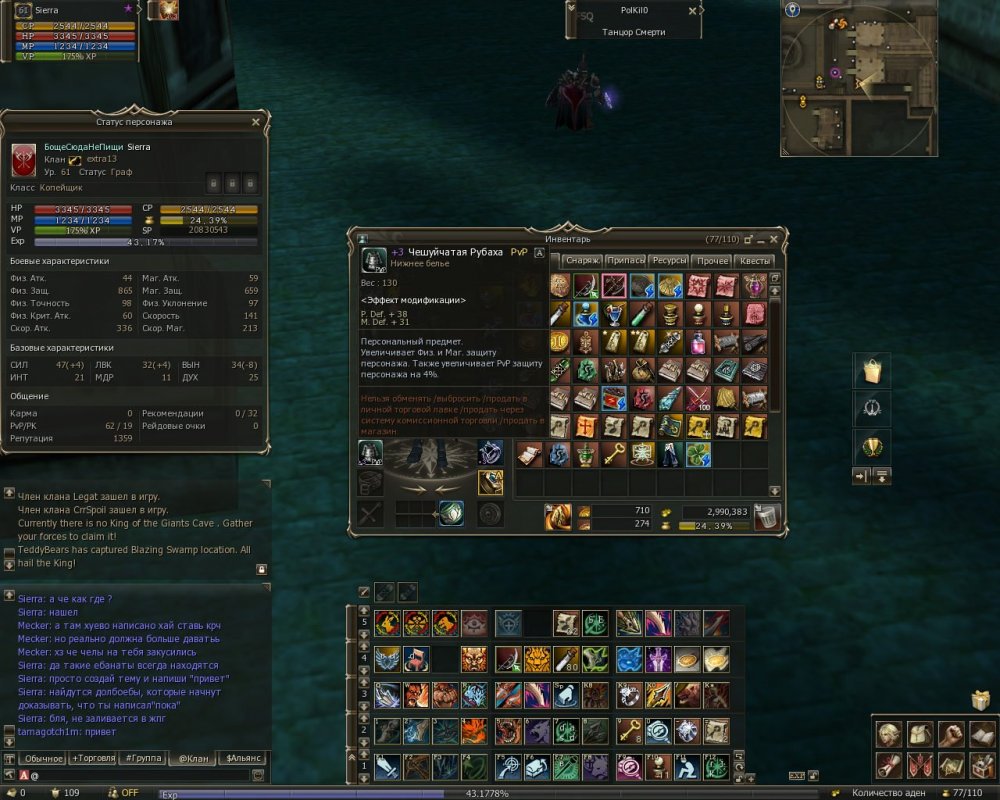Close the Инвентарь inventory window
The width and height of the screenshot is (1000, 800).
click(775, 239)
